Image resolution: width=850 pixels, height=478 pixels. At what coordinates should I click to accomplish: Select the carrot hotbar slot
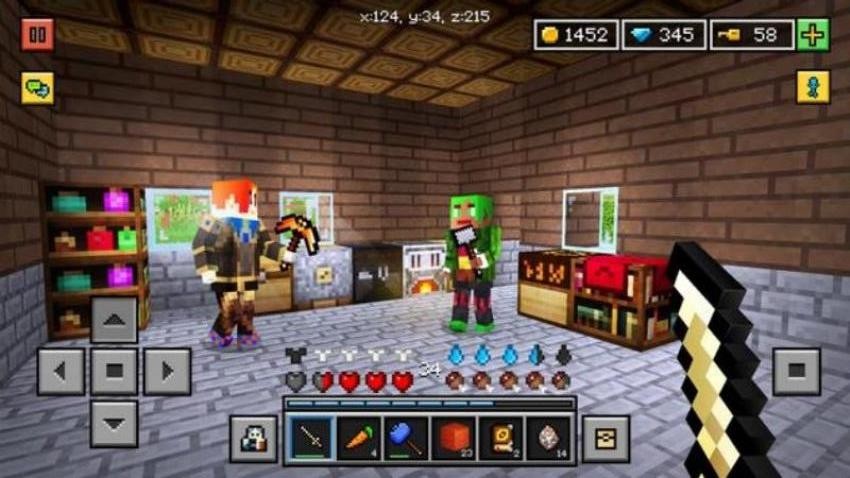click(x=358, y=438)
